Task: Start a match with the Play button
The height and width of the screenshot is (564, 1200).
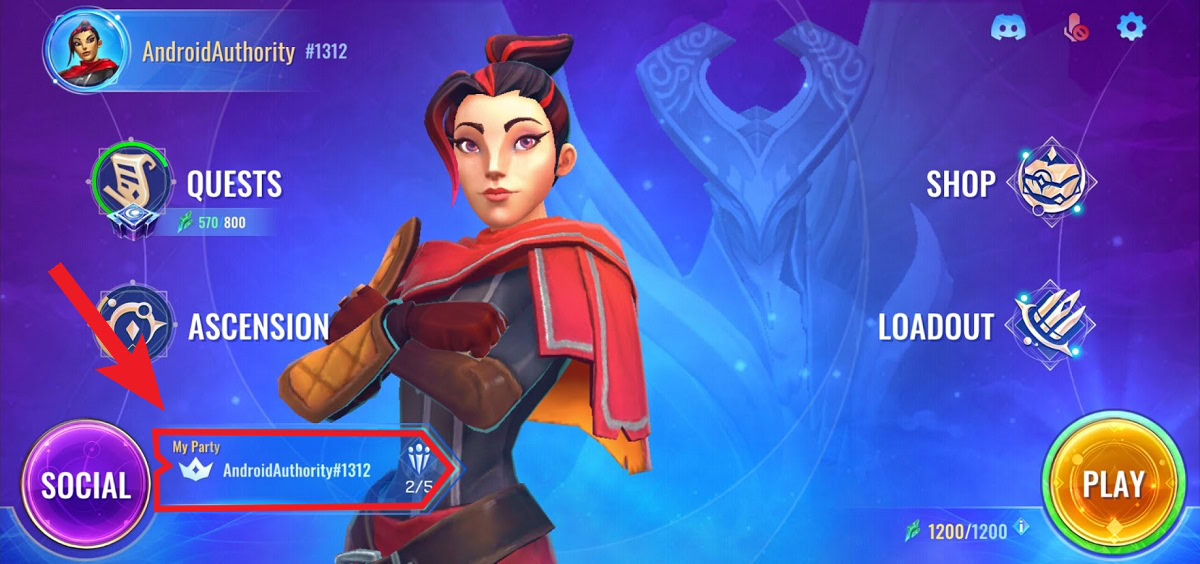Action: tap(1113, 485)
